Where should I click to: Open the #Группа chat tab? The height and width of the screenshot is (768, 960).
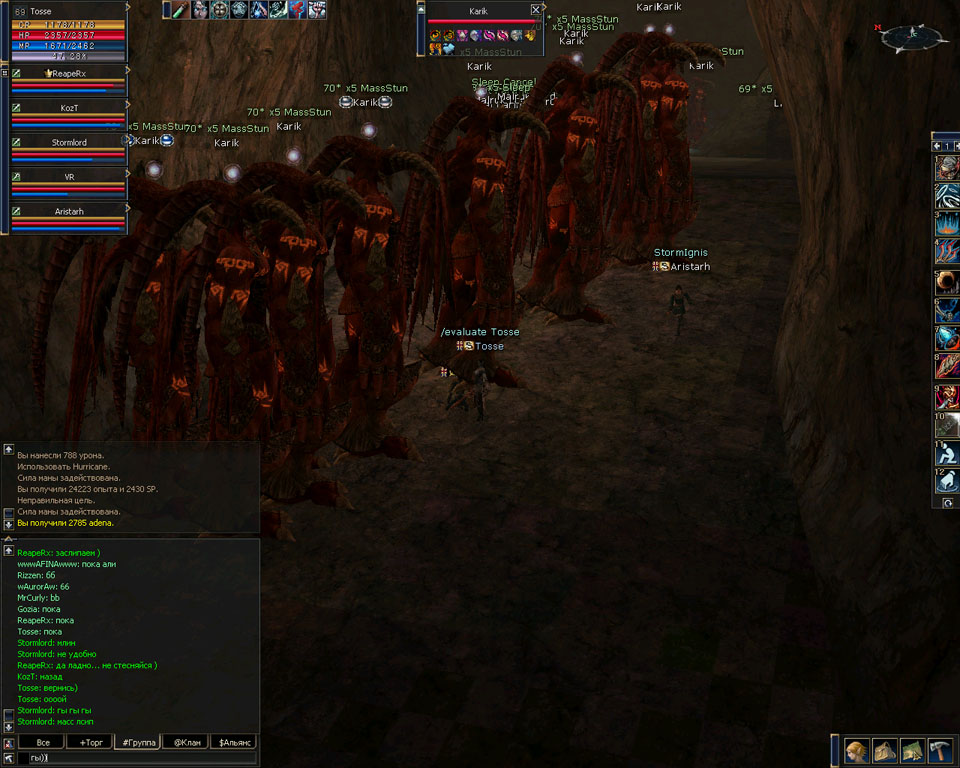[x=137, y=743]
